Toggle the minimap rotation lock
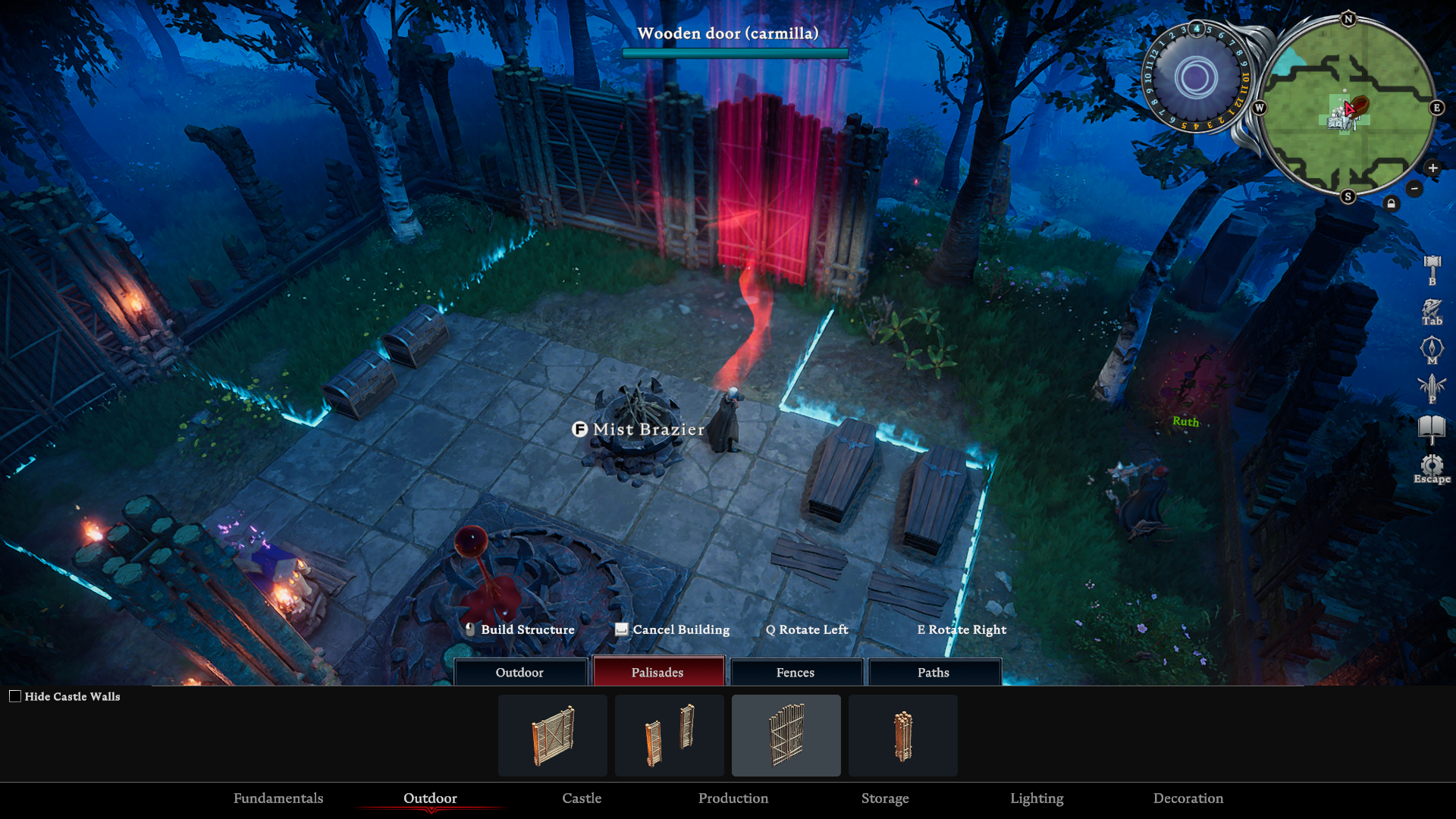Viewport: 1456px width, 819px height. point(1392,205)
